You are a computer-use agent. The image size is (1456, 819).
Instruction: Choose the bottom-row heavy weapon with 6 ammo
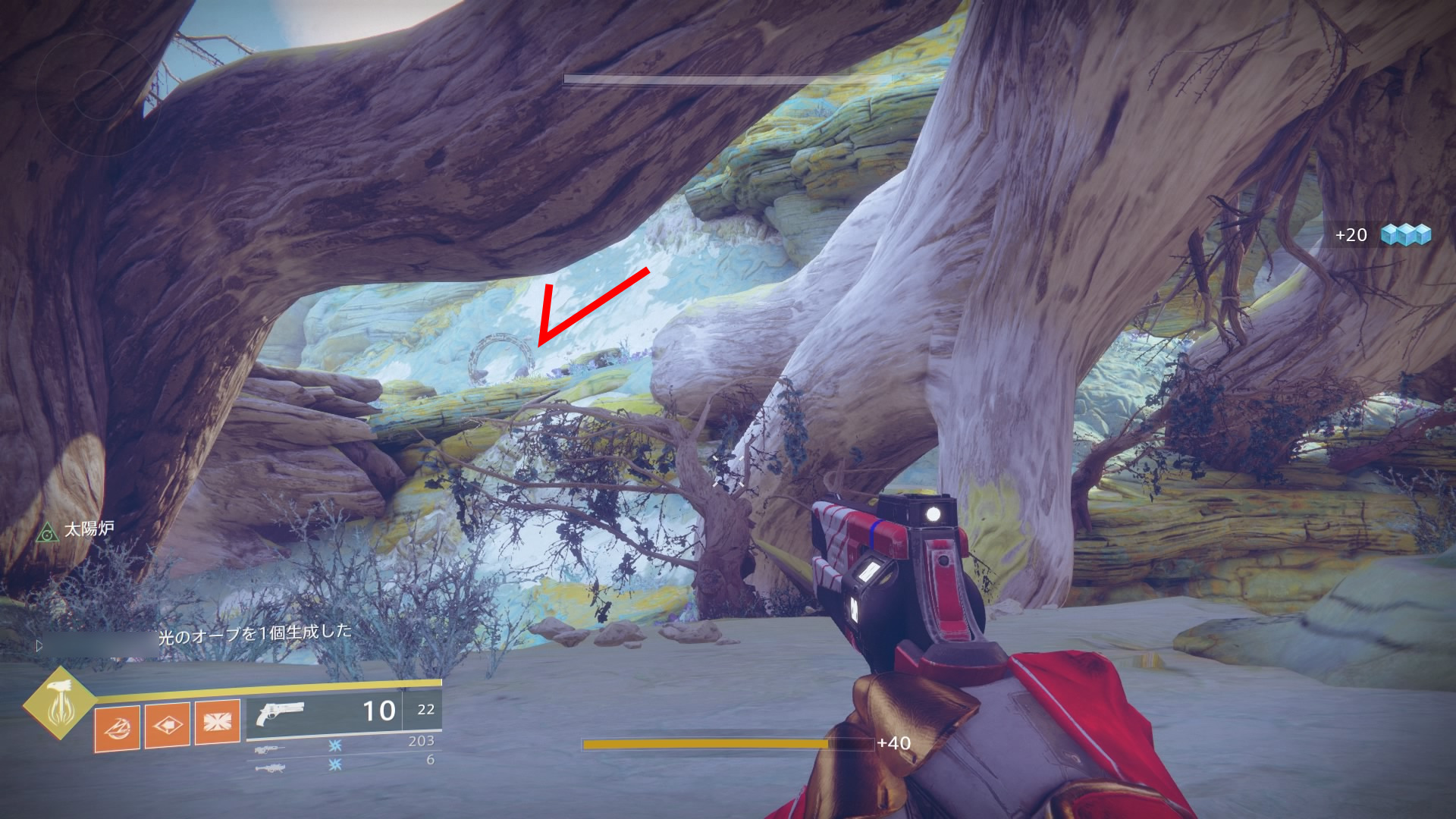click(270, 768)
